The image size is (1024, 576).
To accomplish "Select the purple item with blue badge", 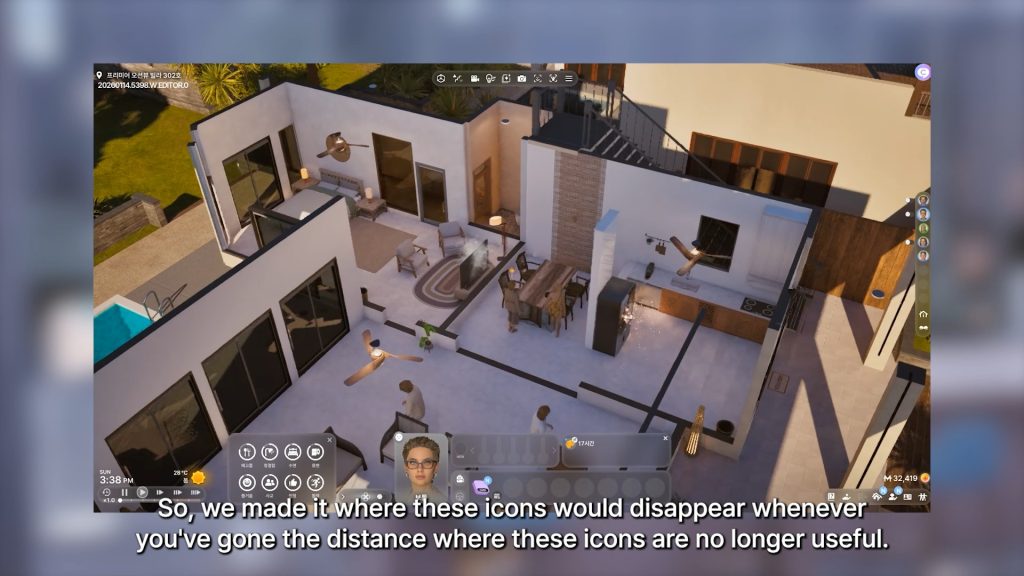I will point(481,485).
